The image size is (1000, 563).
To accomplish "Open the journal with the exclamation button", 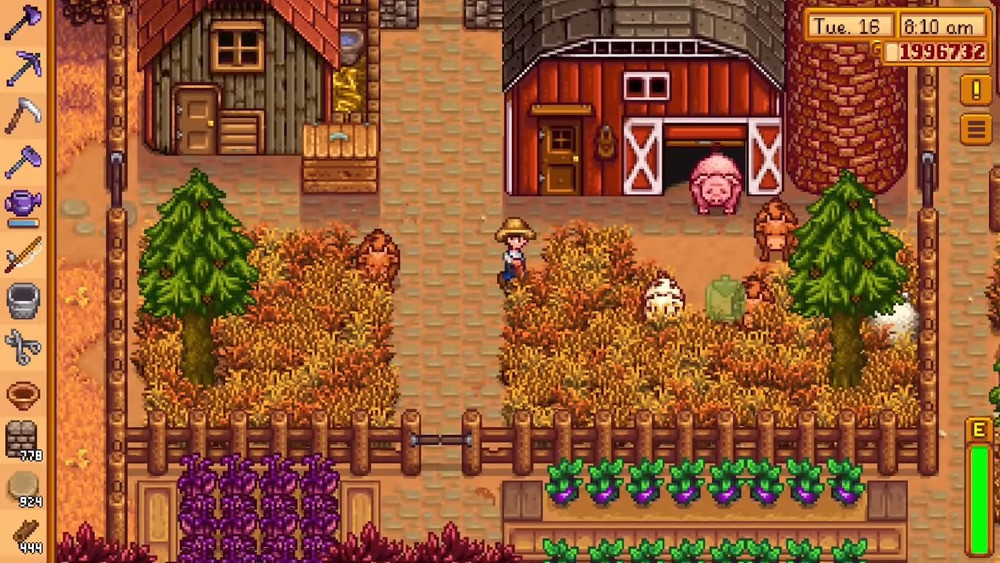I will coord(976,90).
